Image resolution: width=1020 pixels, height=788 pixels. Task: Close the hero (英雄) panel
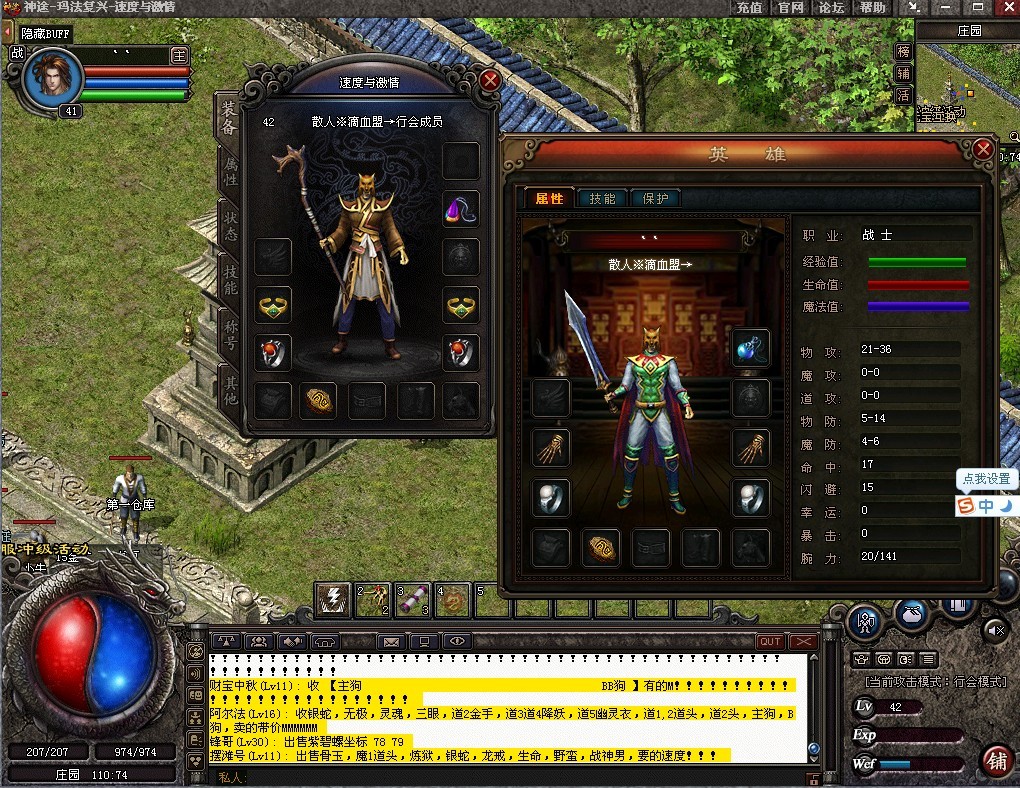click(x=983, y=150)
